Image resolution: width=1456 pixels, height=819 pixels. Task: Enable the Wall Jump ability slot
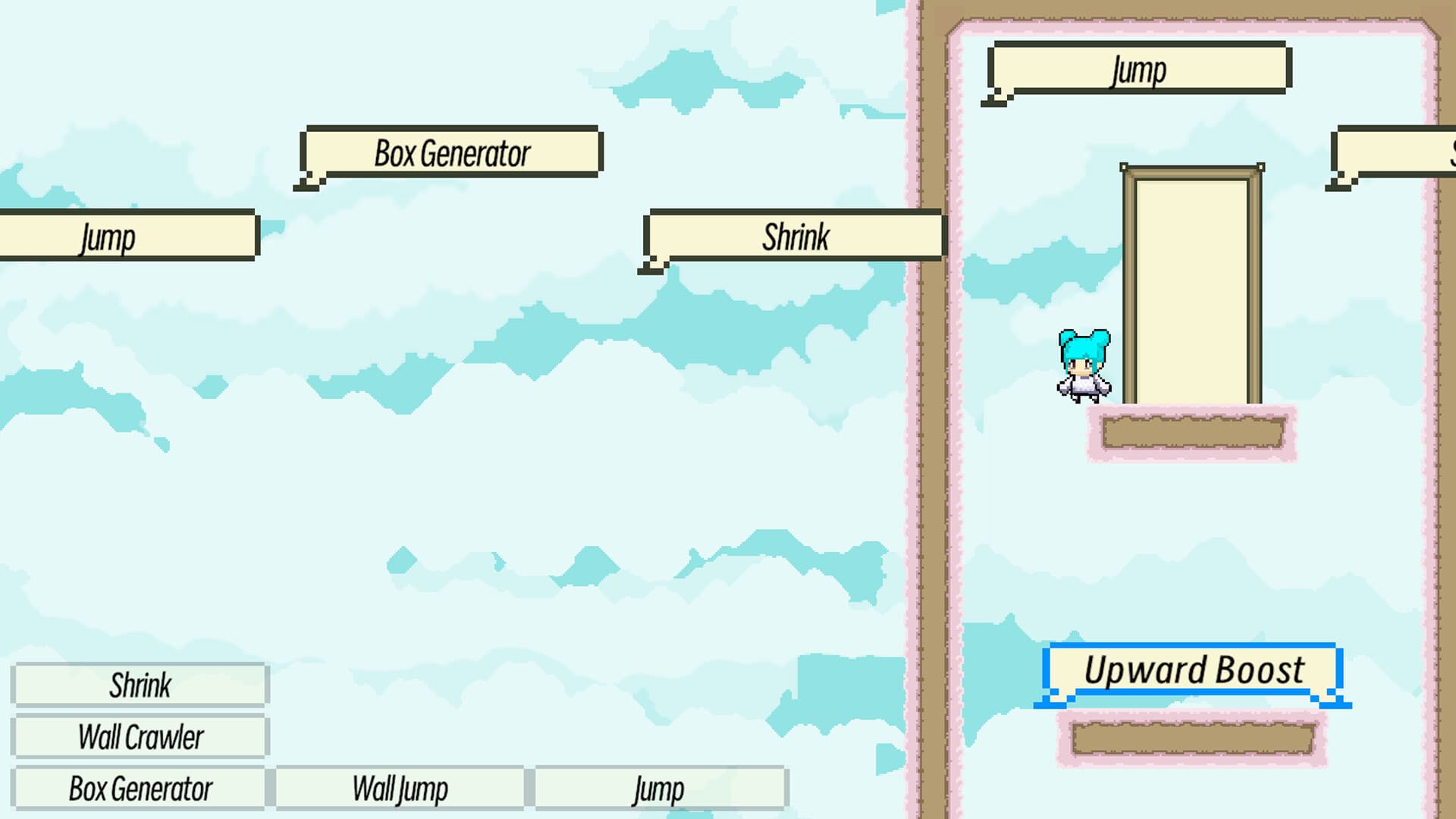pyautogui.click(x=400, y=787)
